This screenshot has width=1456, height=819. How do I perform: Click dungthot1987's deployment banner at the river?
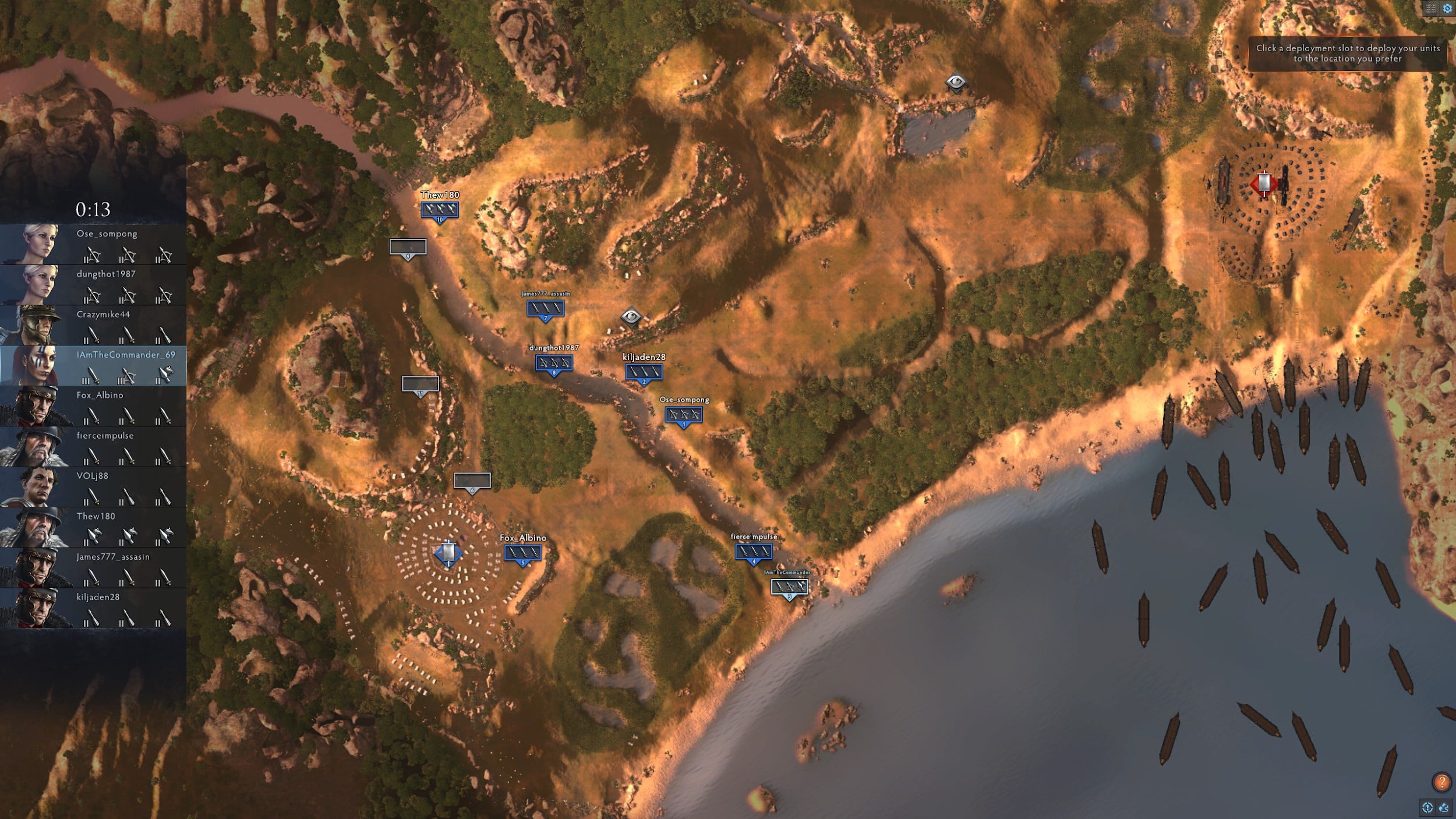553,362
